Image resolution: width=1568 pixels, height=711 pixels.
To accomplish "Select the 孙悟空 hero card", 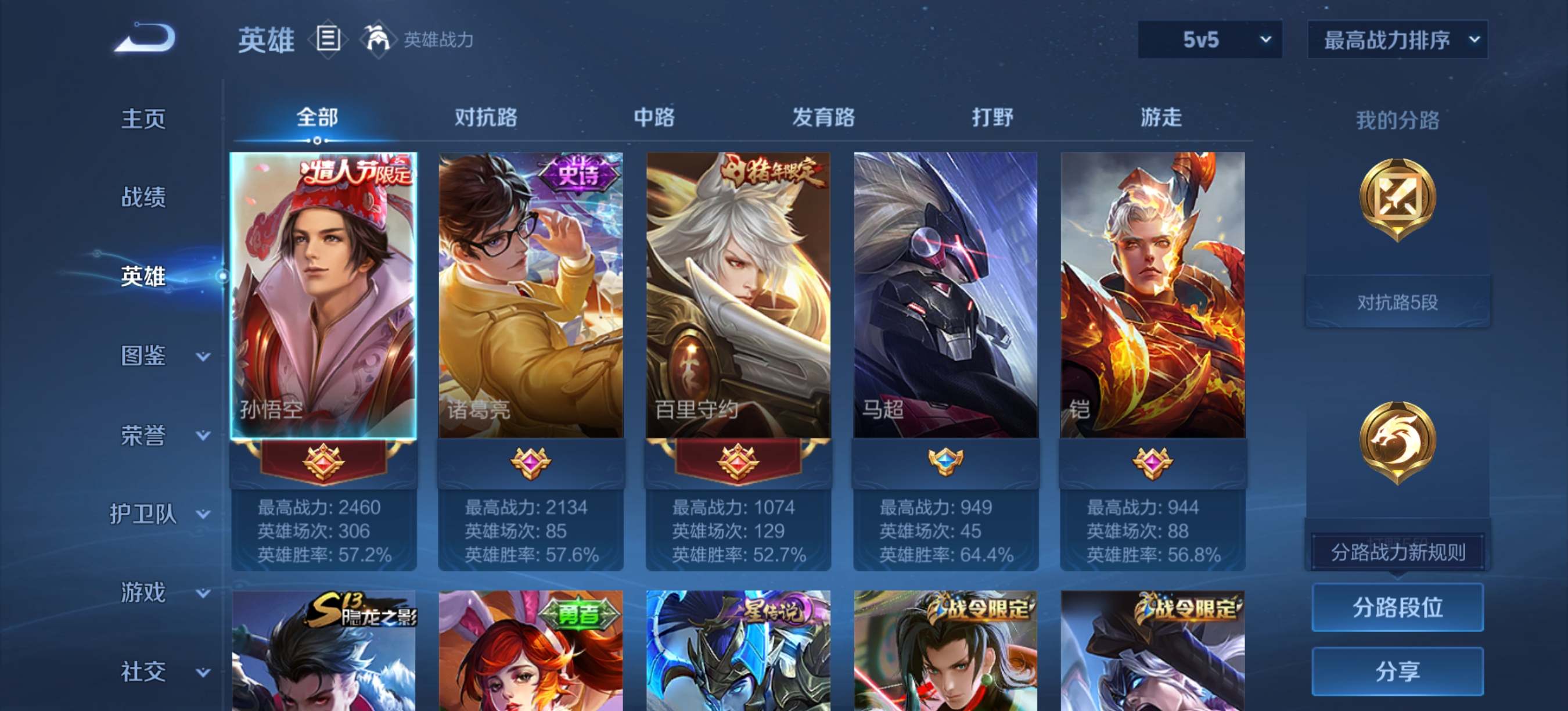I will [323, 295].
